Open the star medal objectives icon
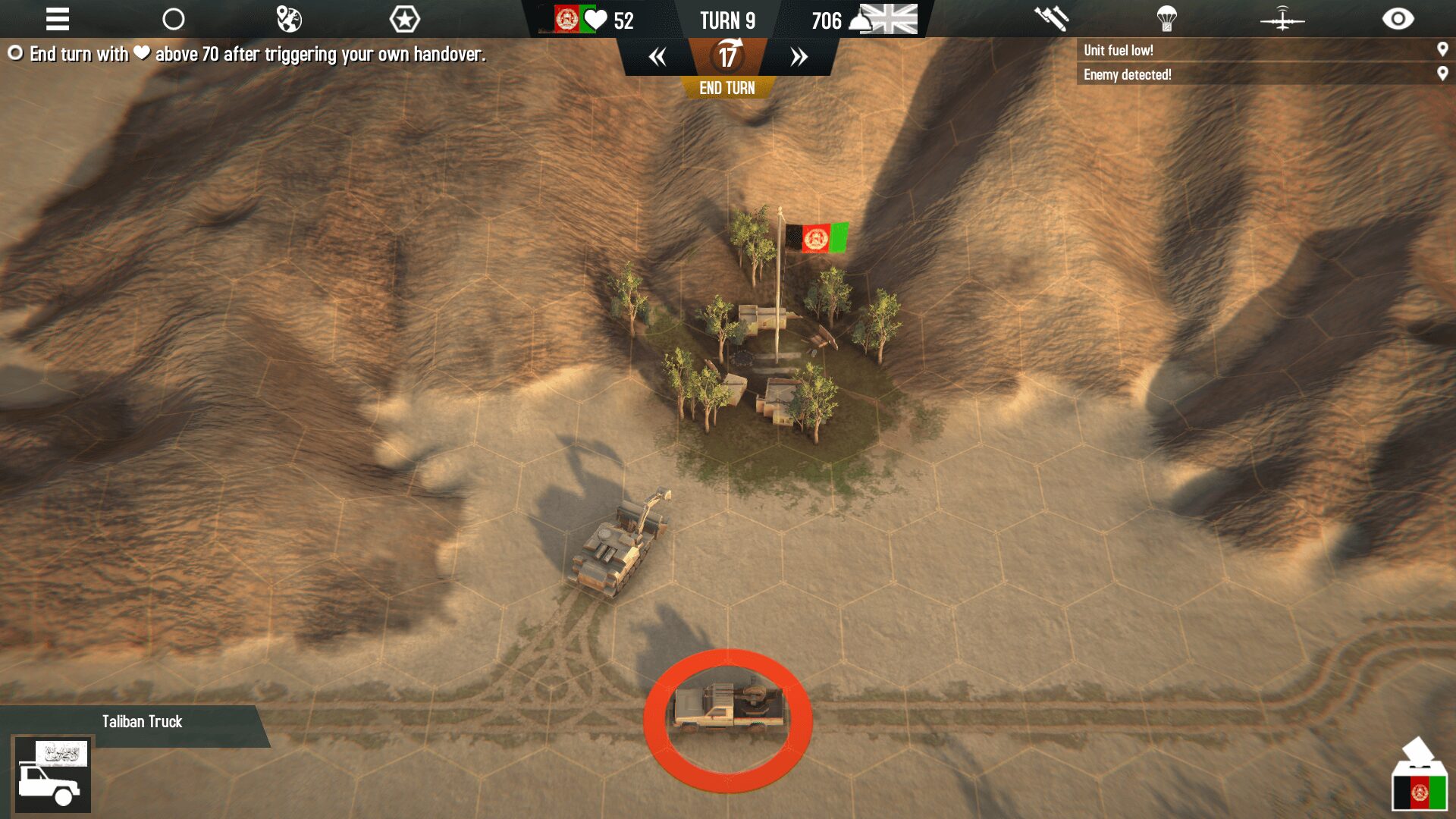This screenshot has width=1456, height=819. [404, 19]
